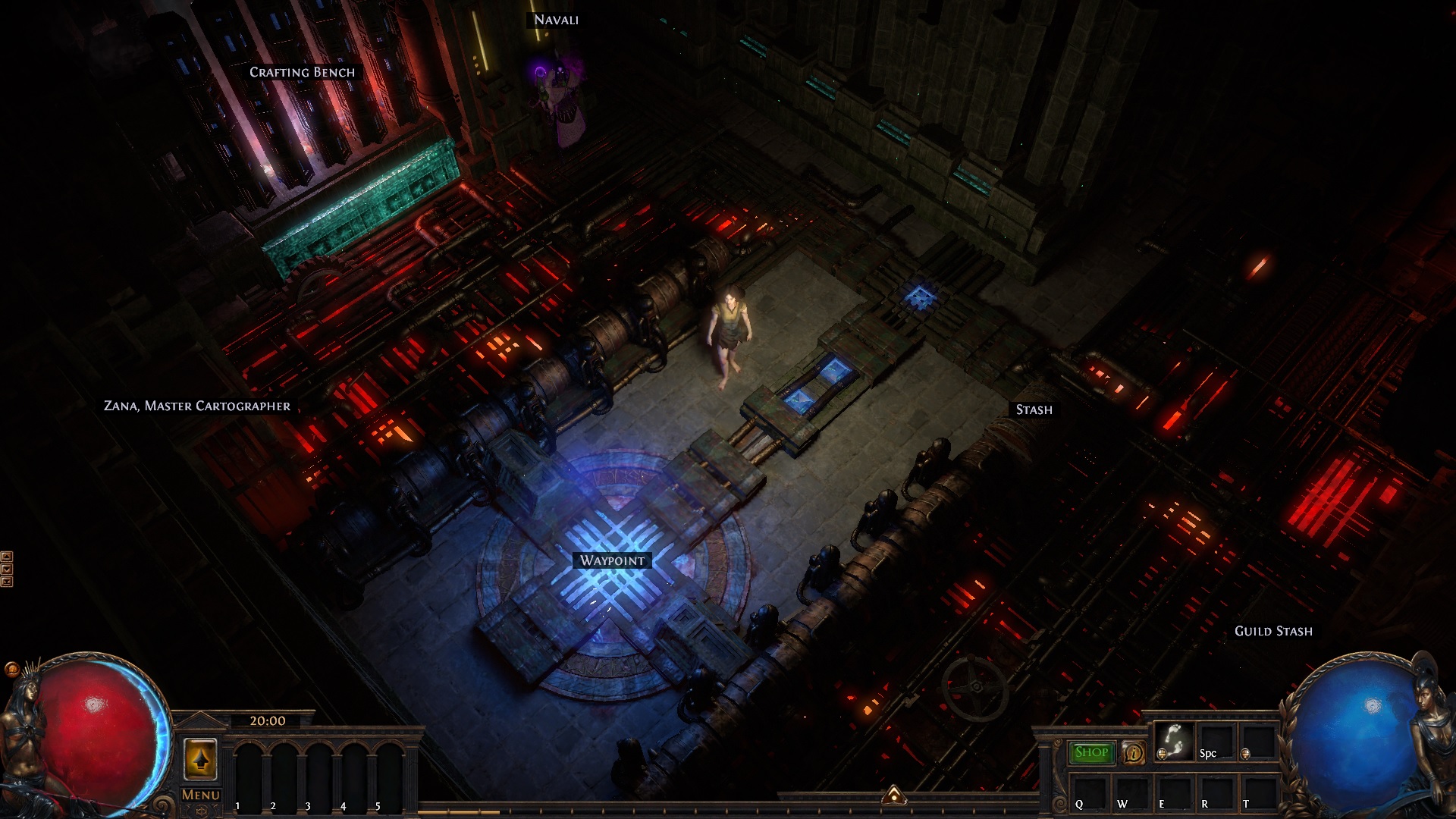This screenshot has height=819, width=1456.
Task: Jump to chat bottom with the lowest arrow button
Action: tap(7, 582)
